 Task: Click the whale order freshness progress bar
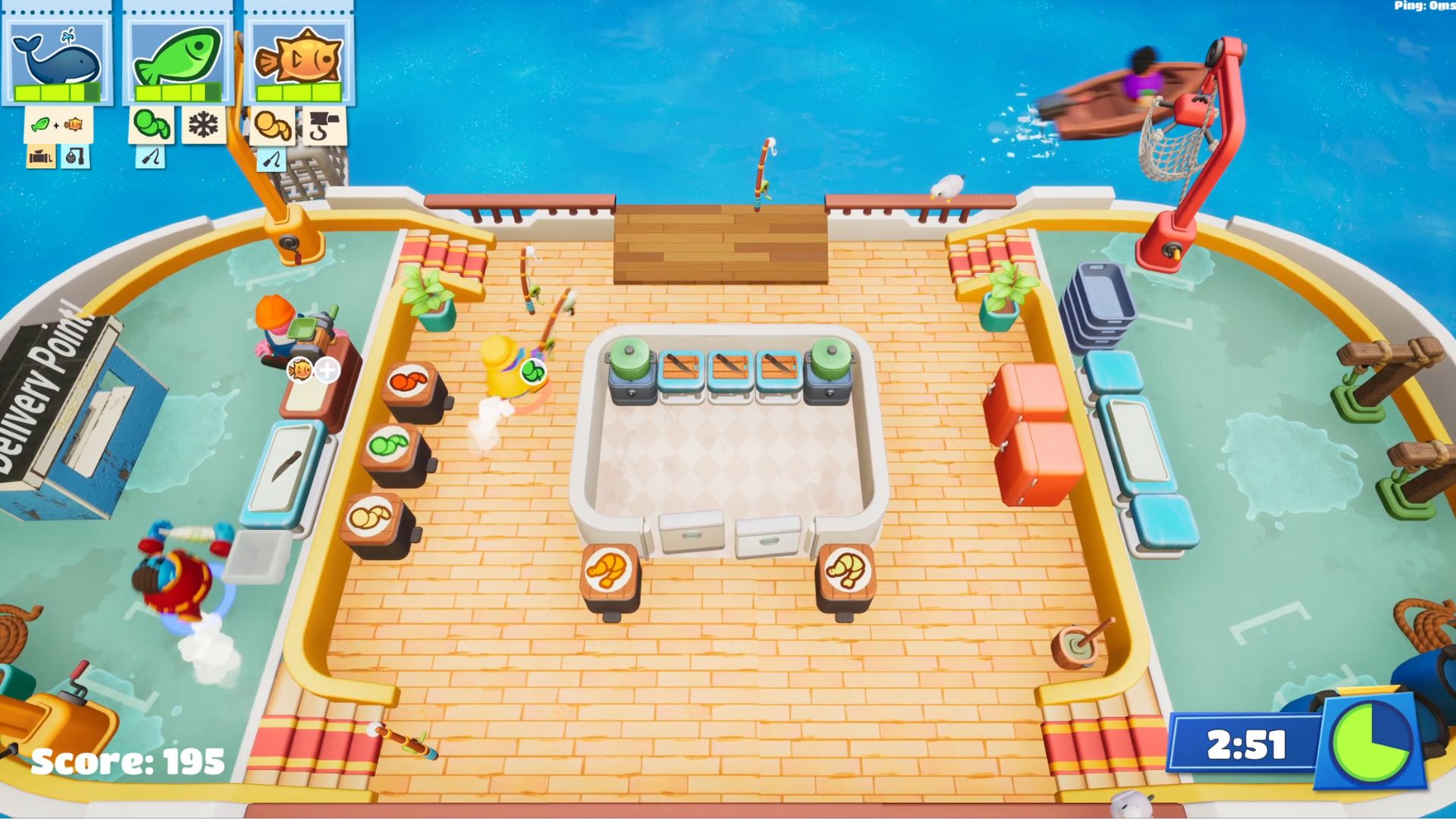[x=57, y=93]
